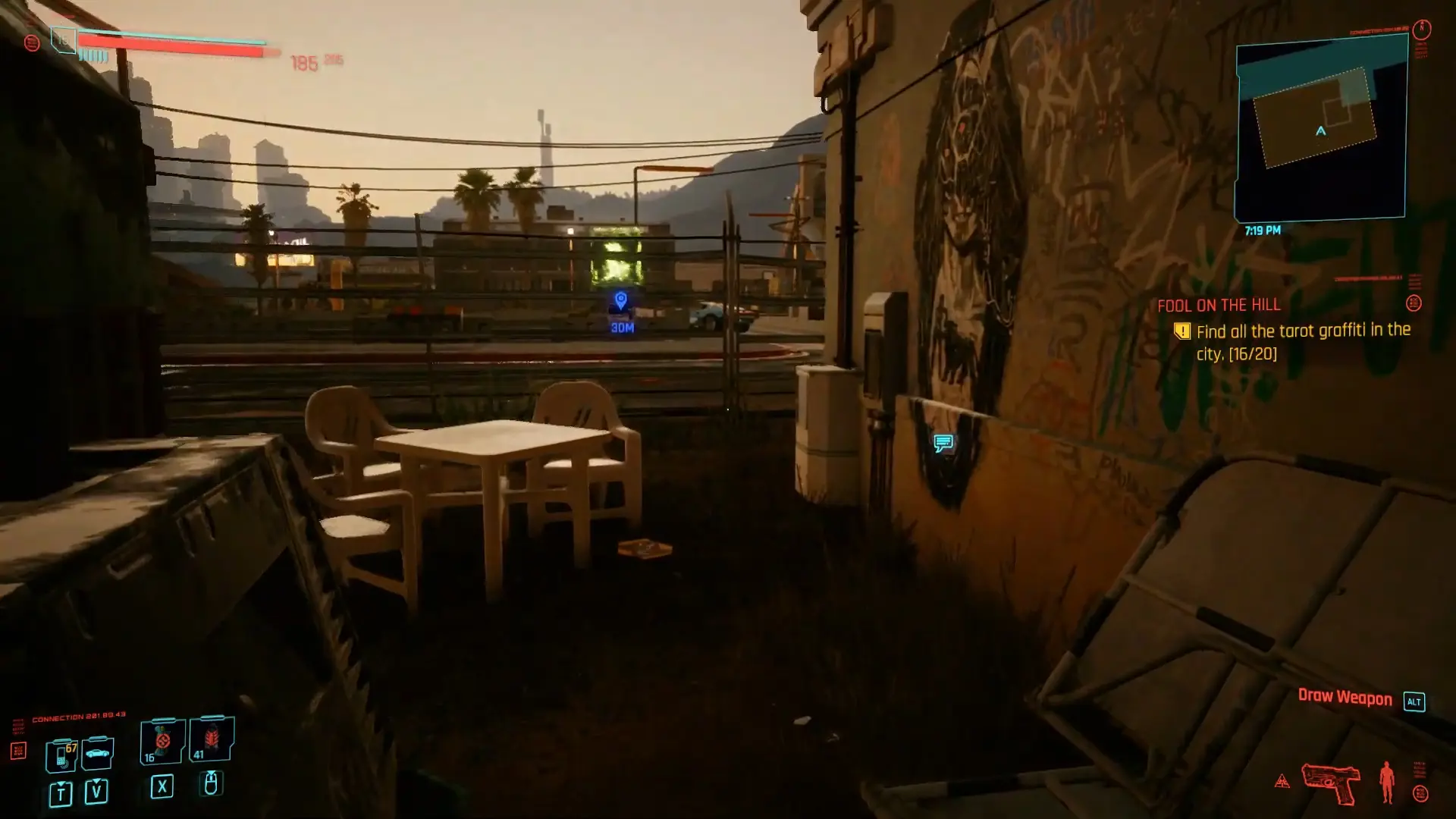The image size is (1456, 819).
Task: Click the health status body icon bottom right
Action: [1386, 783]
